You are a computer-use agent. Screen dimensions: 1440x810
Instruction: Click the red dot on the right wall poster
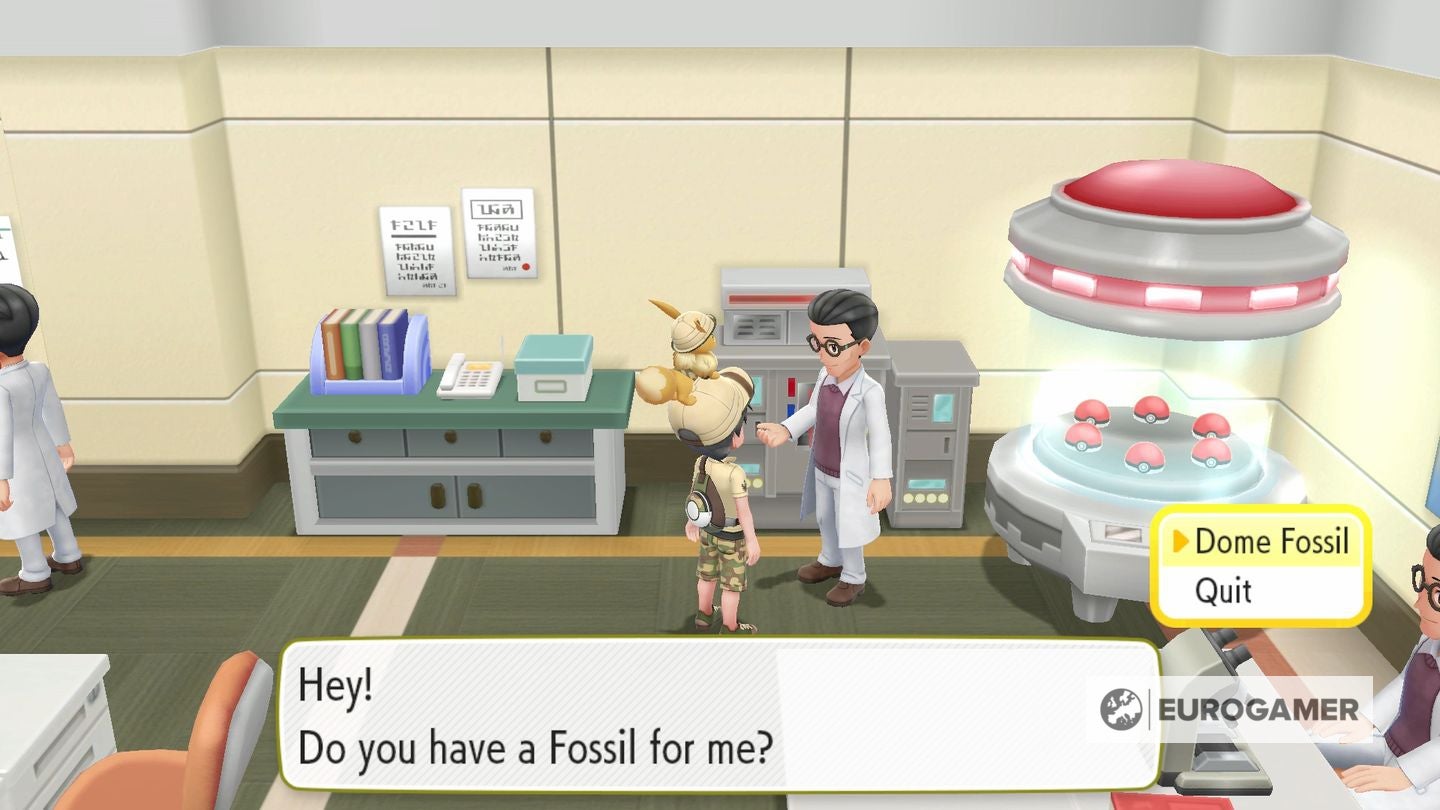[526, 267]
